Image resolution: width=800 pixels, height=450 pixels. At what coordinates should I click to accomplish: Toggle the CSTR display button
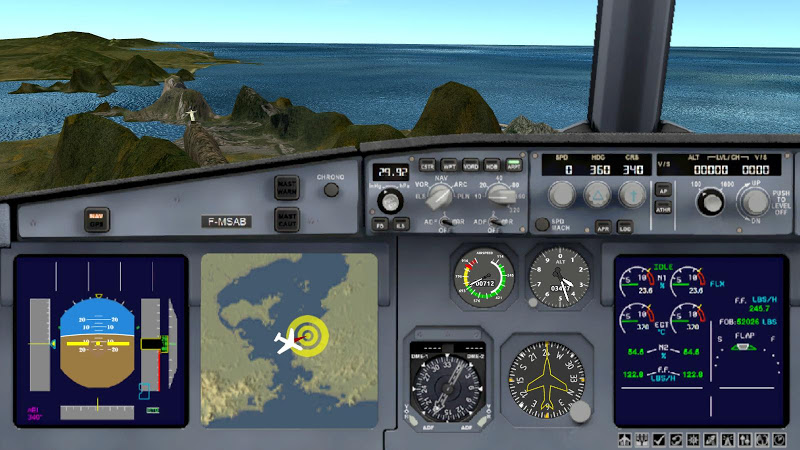[428, 165]
